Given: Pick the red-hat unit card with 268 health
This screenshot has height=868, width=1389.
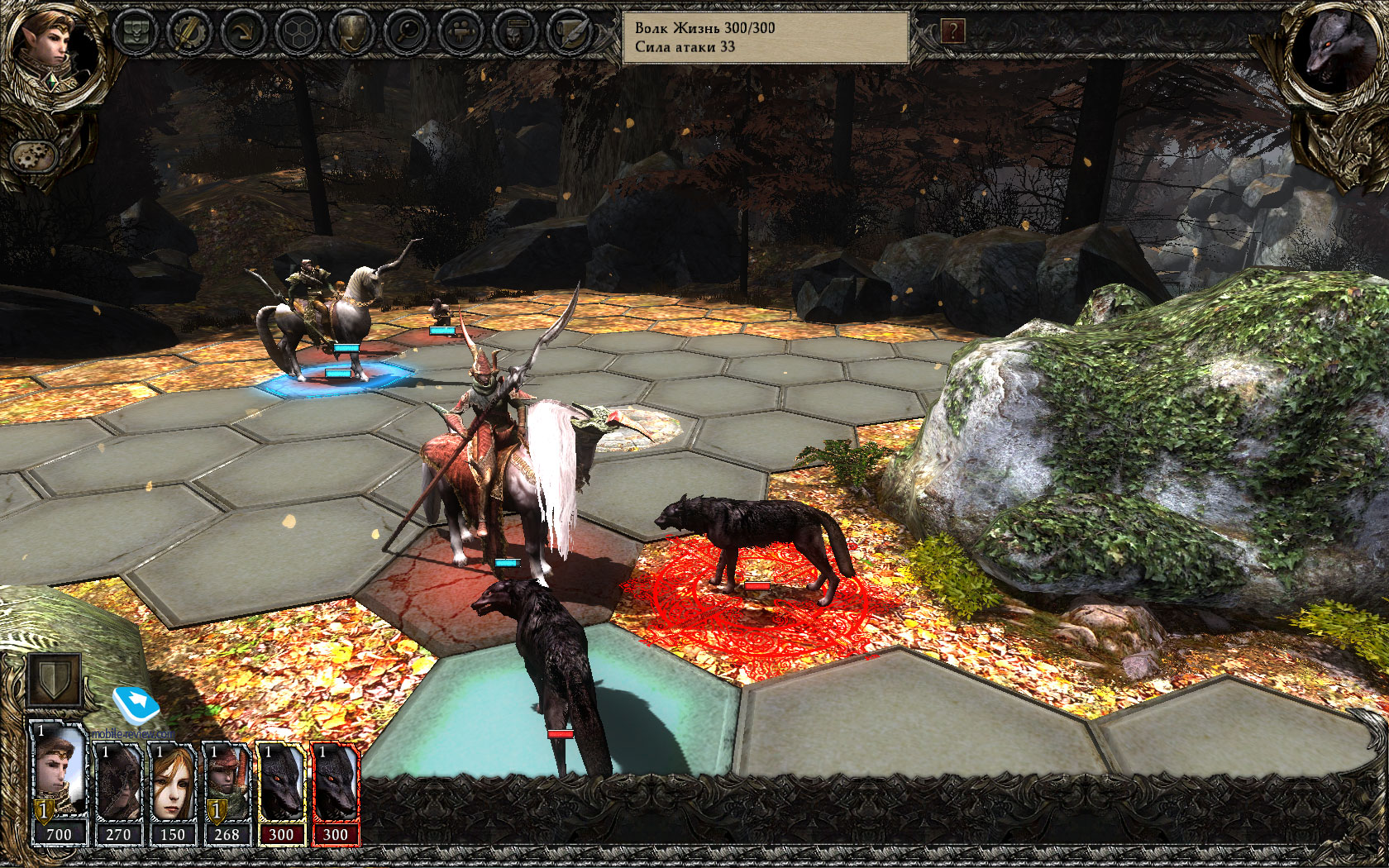Looking at the screenshot, I should (227, 794).
